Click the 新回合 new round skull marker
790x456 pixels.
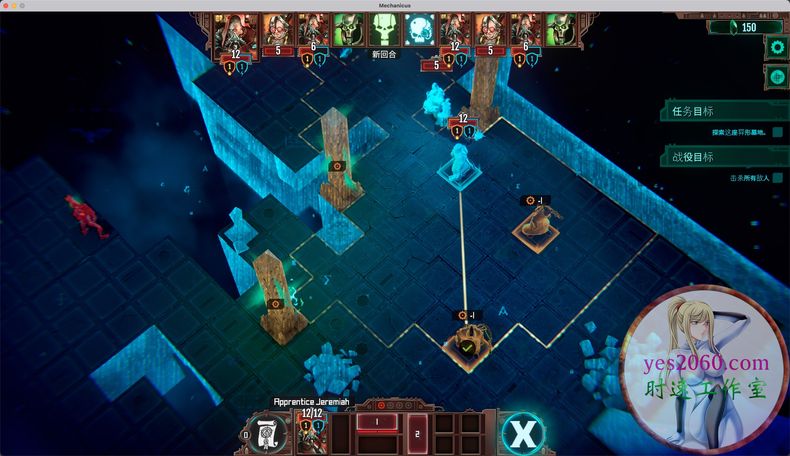[x=383, y=31]
